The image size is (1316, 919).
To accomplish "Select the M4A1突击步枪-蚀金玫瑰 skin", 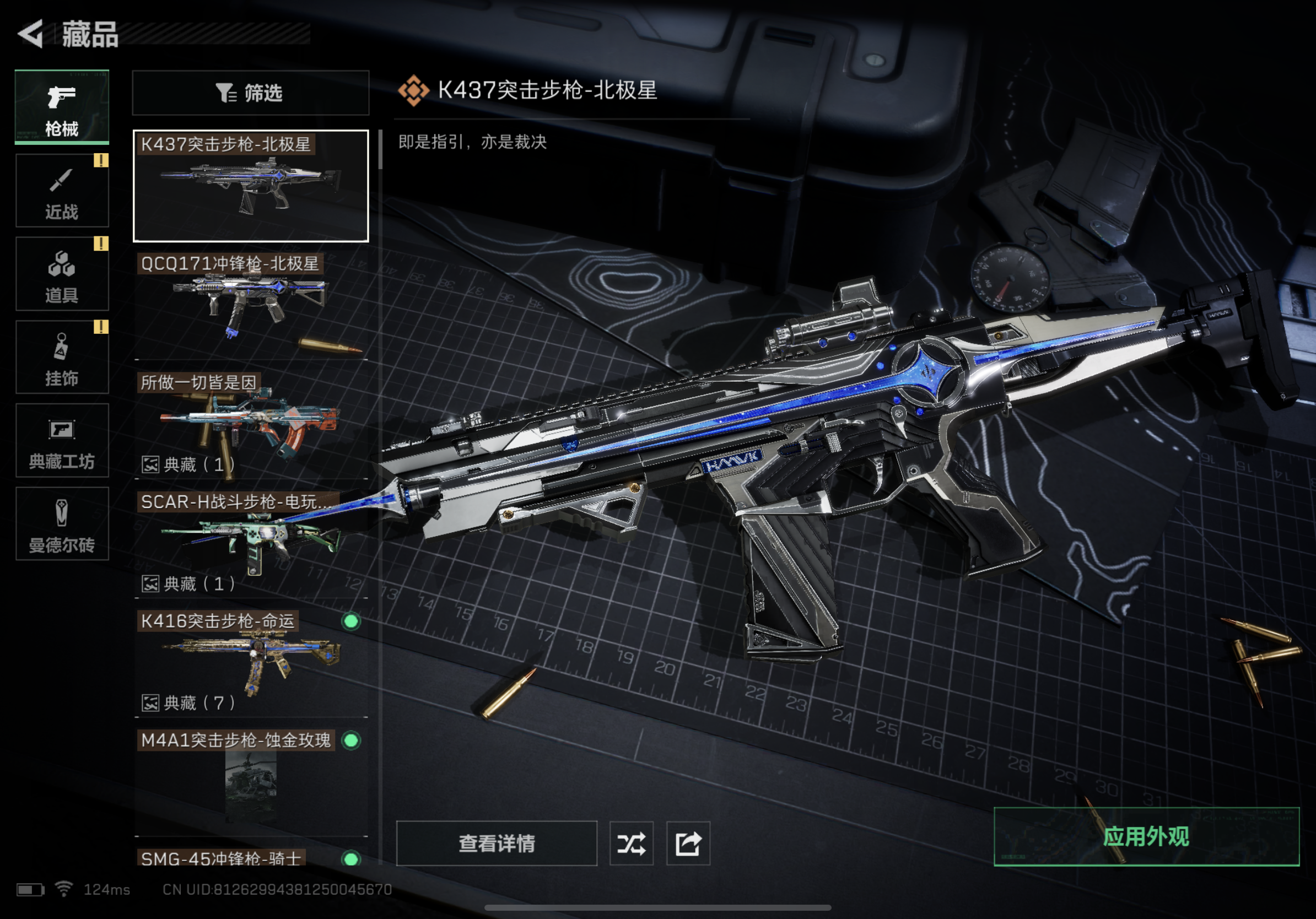I will (251, 781).
